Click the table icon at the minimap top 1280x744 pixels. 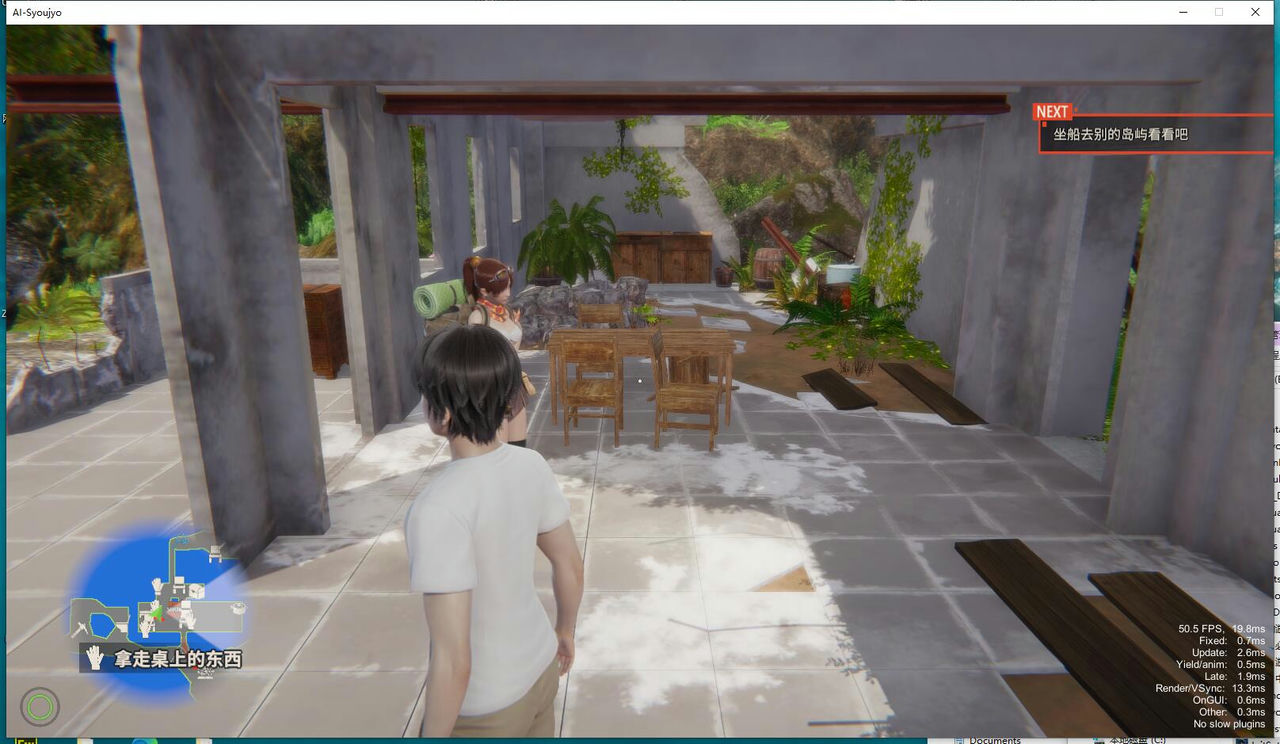pyautogui.click(x=213, y=553)
